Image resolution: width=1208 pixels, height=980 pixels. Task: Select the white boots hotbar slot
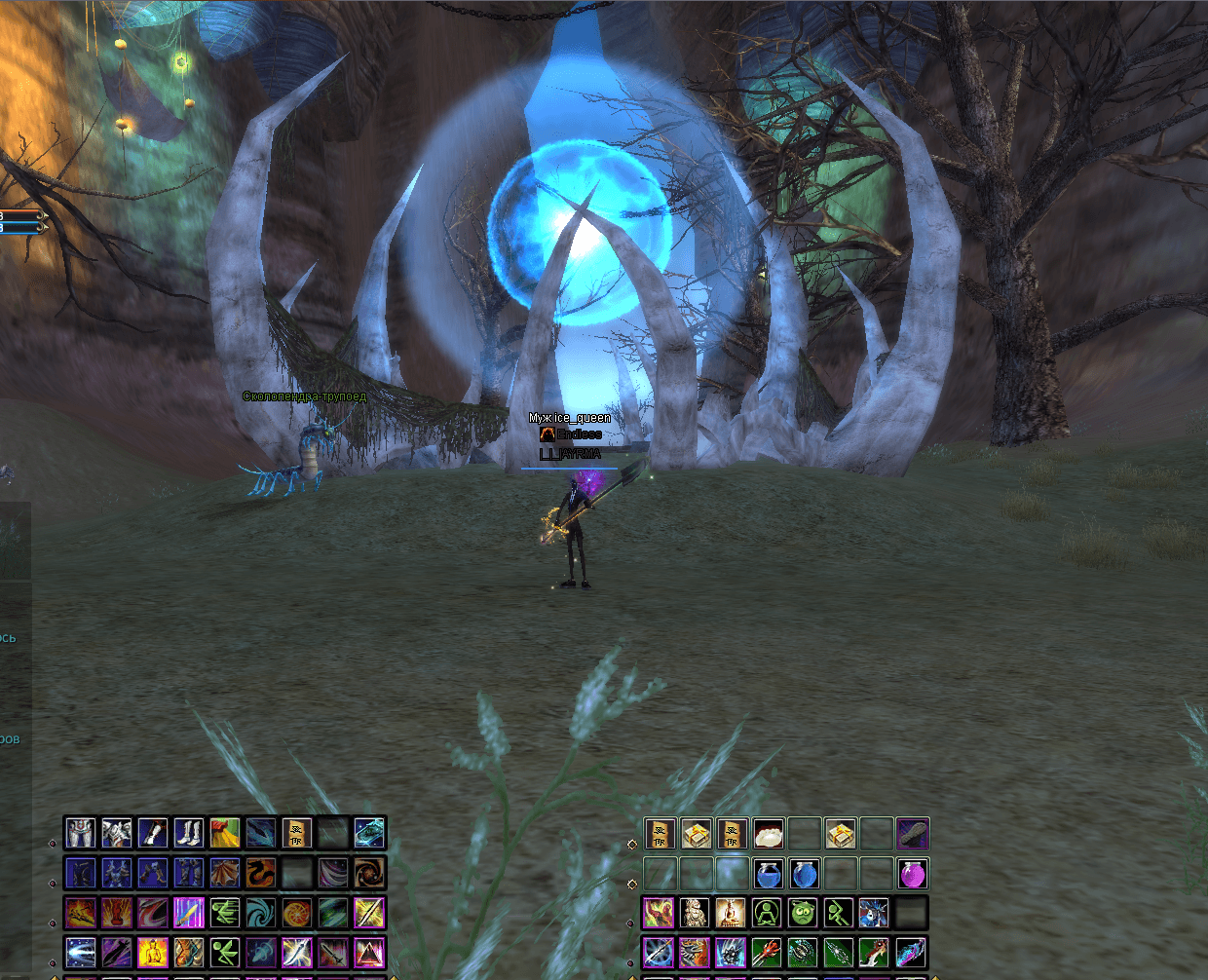pos(189,833)
